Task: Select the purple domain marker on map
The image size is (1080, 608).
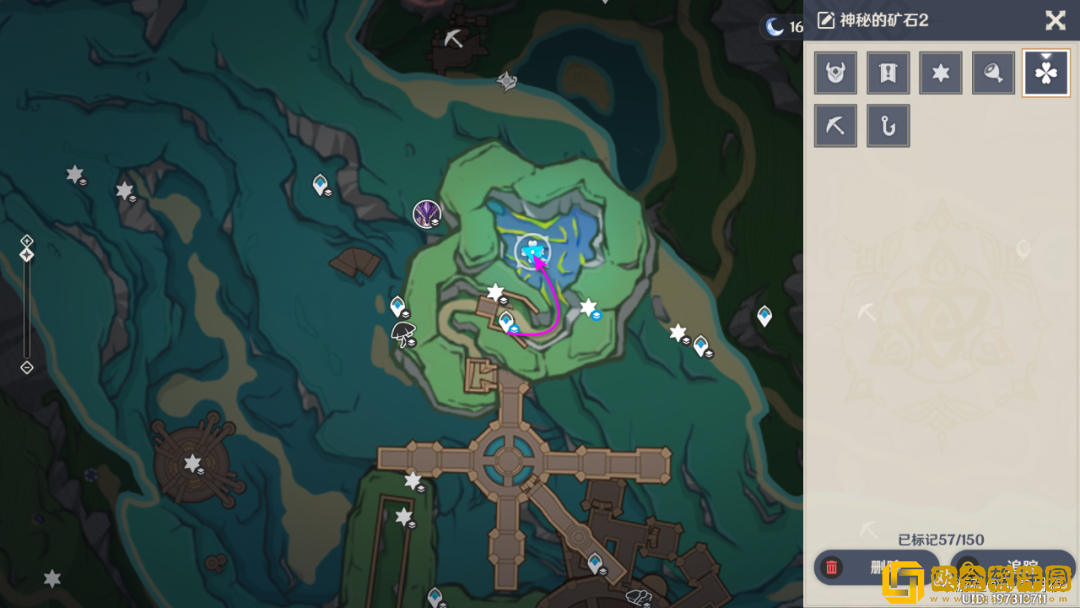Action: 427,212
